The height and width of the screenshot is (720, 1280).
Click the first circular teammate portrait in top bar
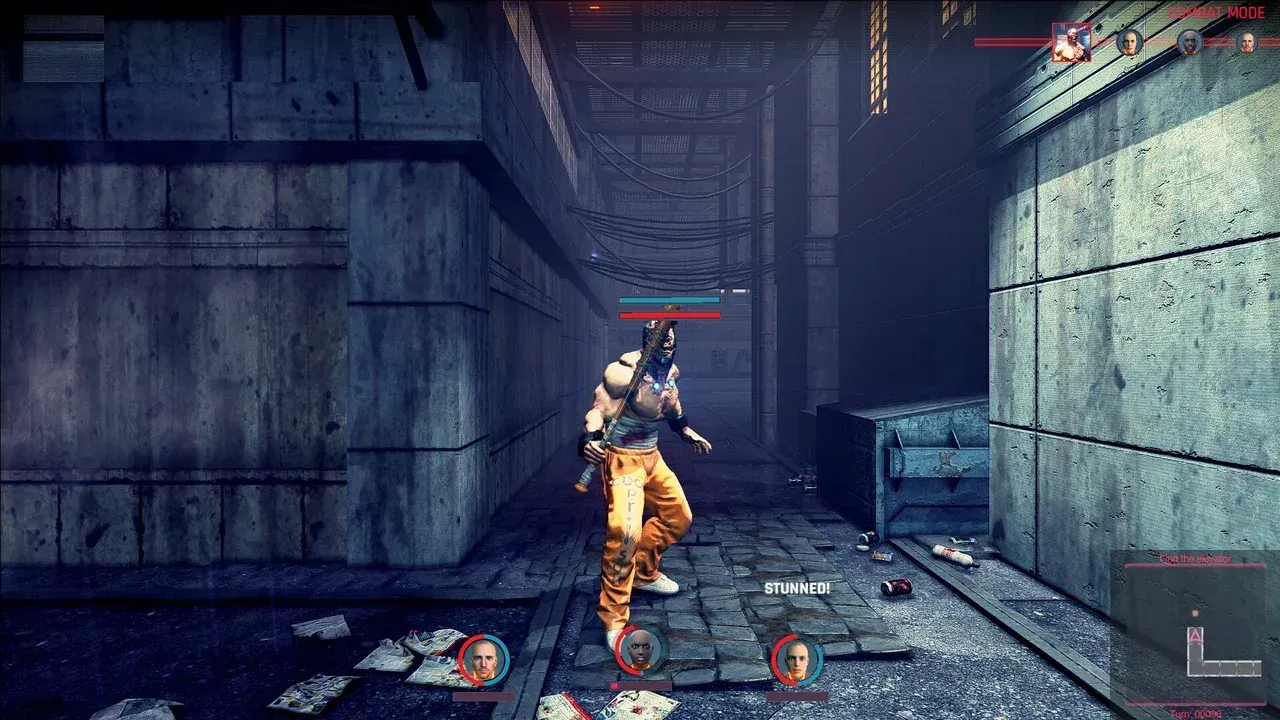coord(1129,42)
